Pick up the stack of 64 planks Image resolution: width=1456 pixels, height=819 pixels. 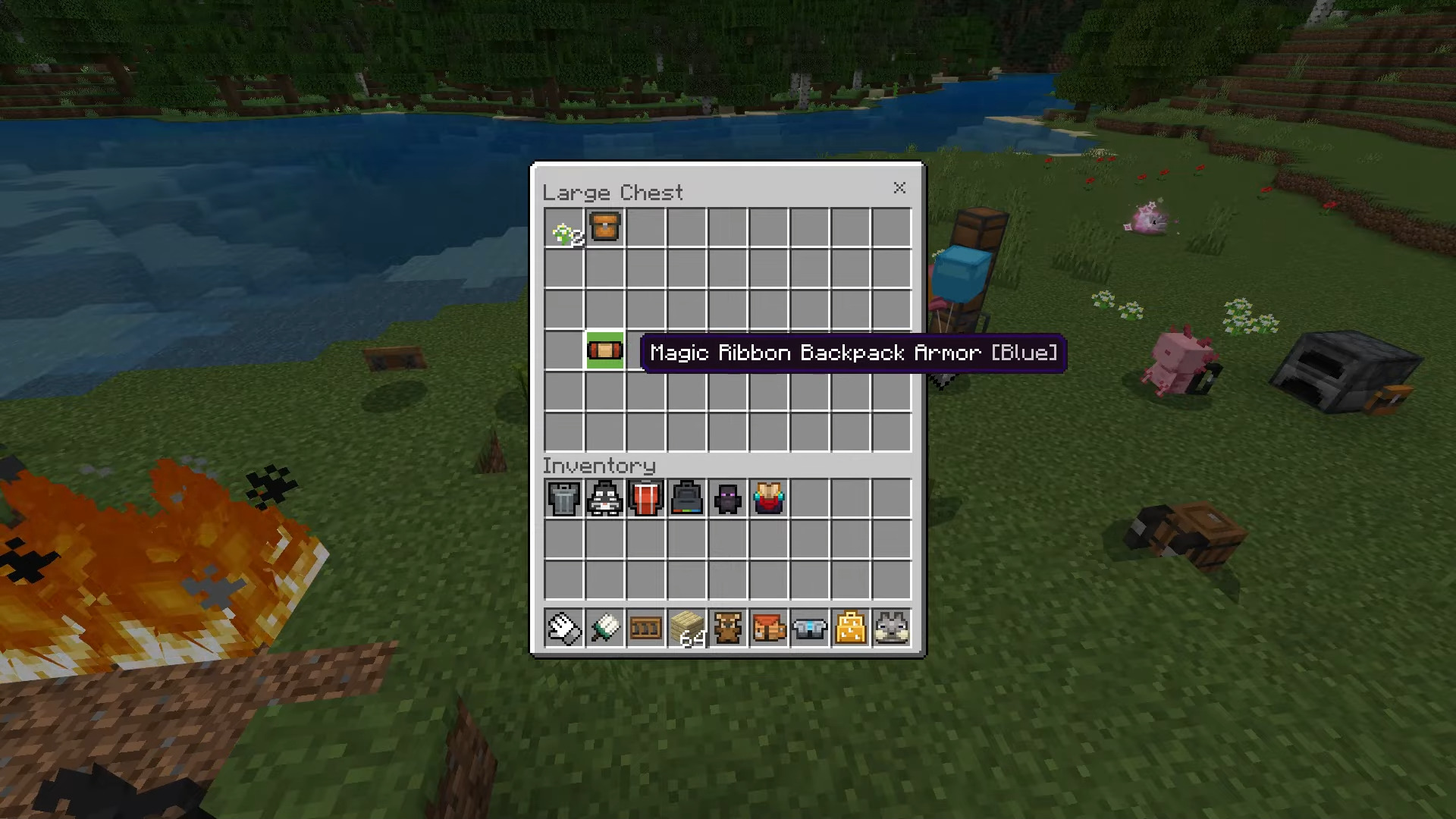(x=687, y=629)
